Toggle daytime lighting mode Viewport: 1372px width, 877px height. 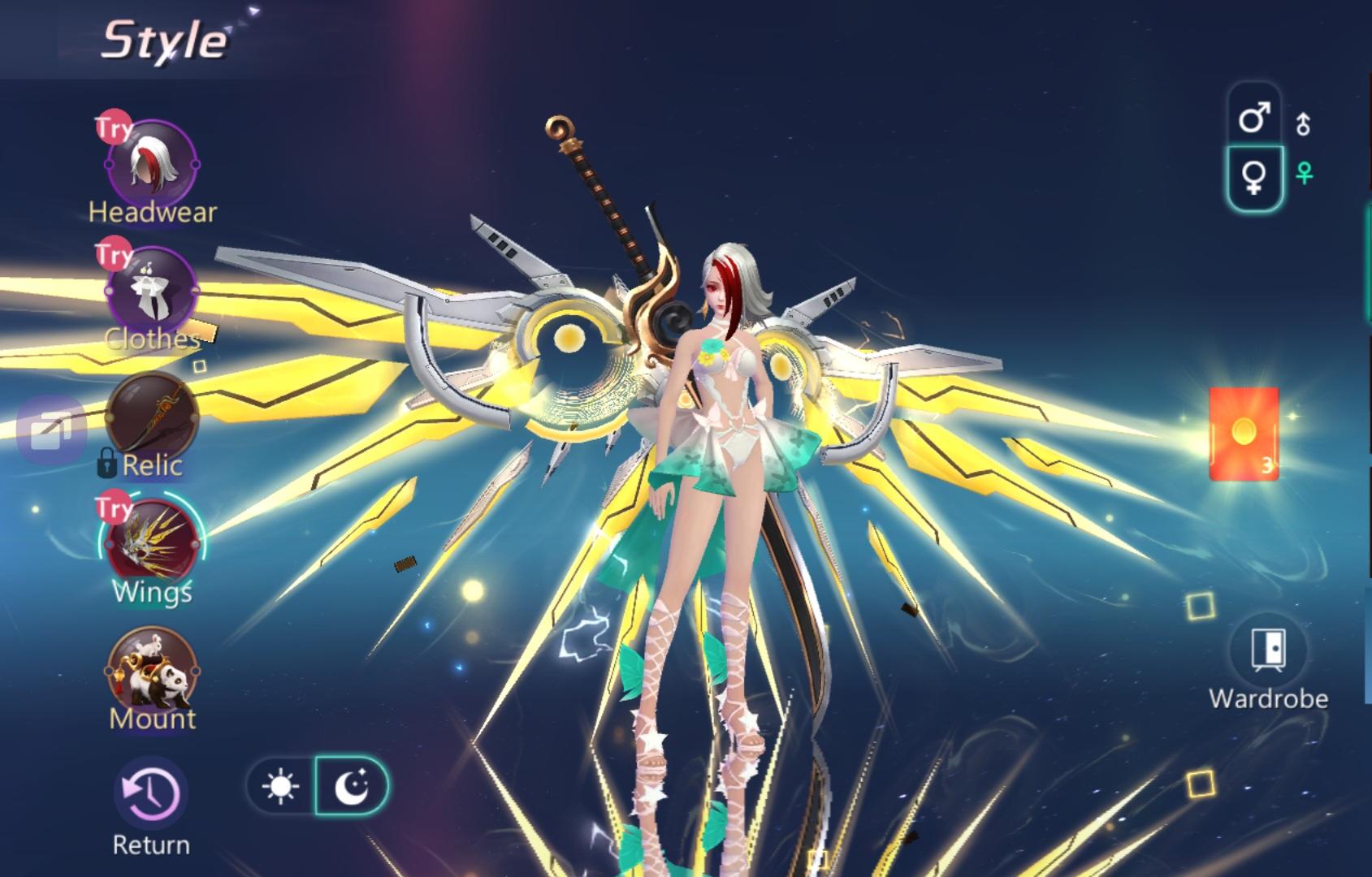click(280, 784)
